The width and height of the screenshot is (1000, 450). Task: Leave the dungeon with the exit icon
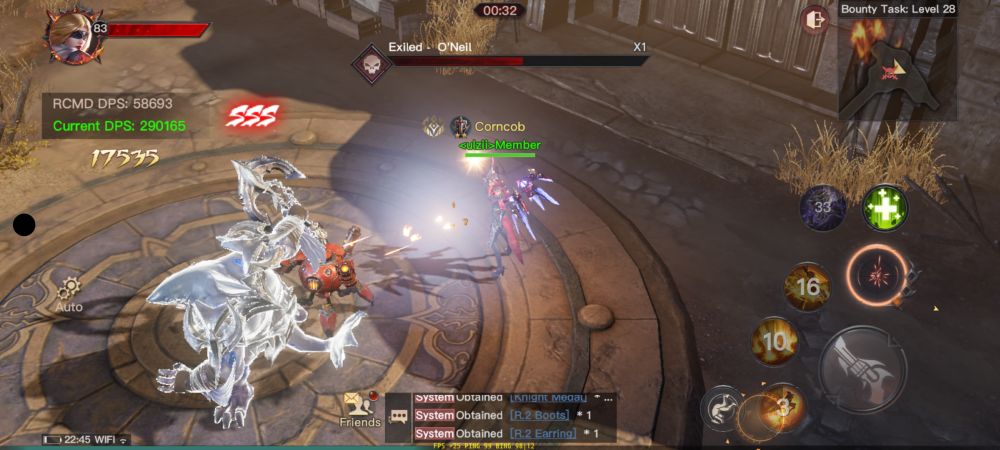tap(815, 20)
